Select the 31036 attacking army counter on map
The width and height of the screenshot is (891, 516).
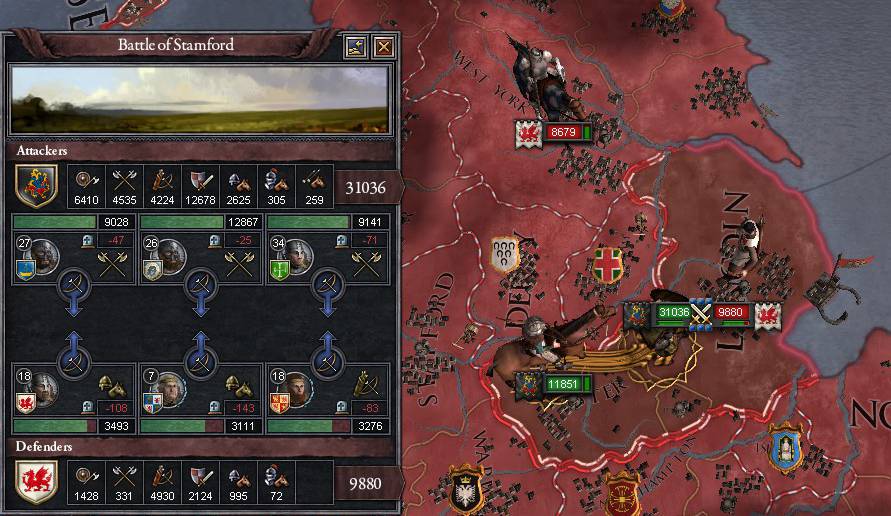pos(672,313)
